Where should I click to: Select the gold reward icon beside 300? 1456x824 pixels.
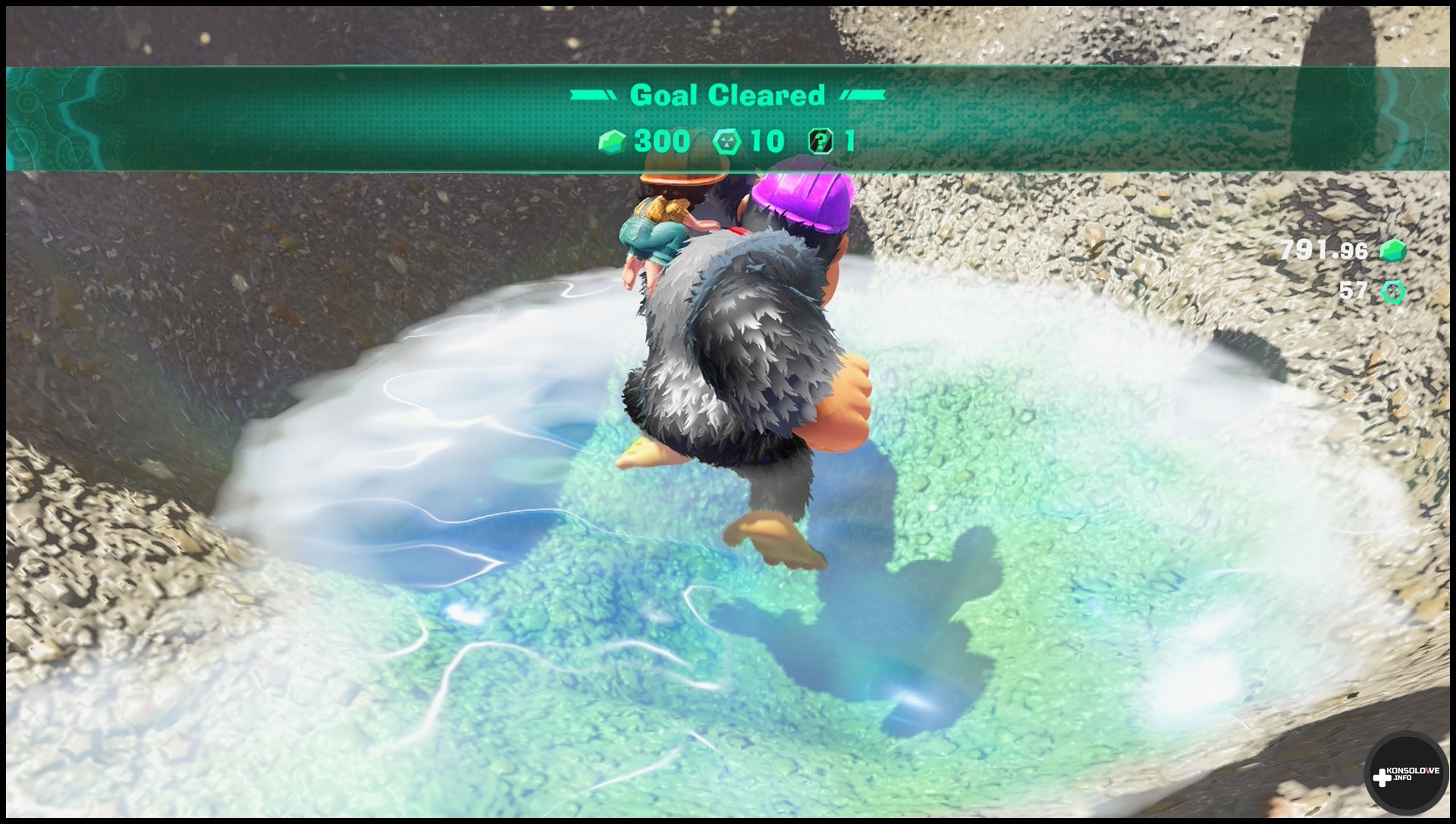612,141
